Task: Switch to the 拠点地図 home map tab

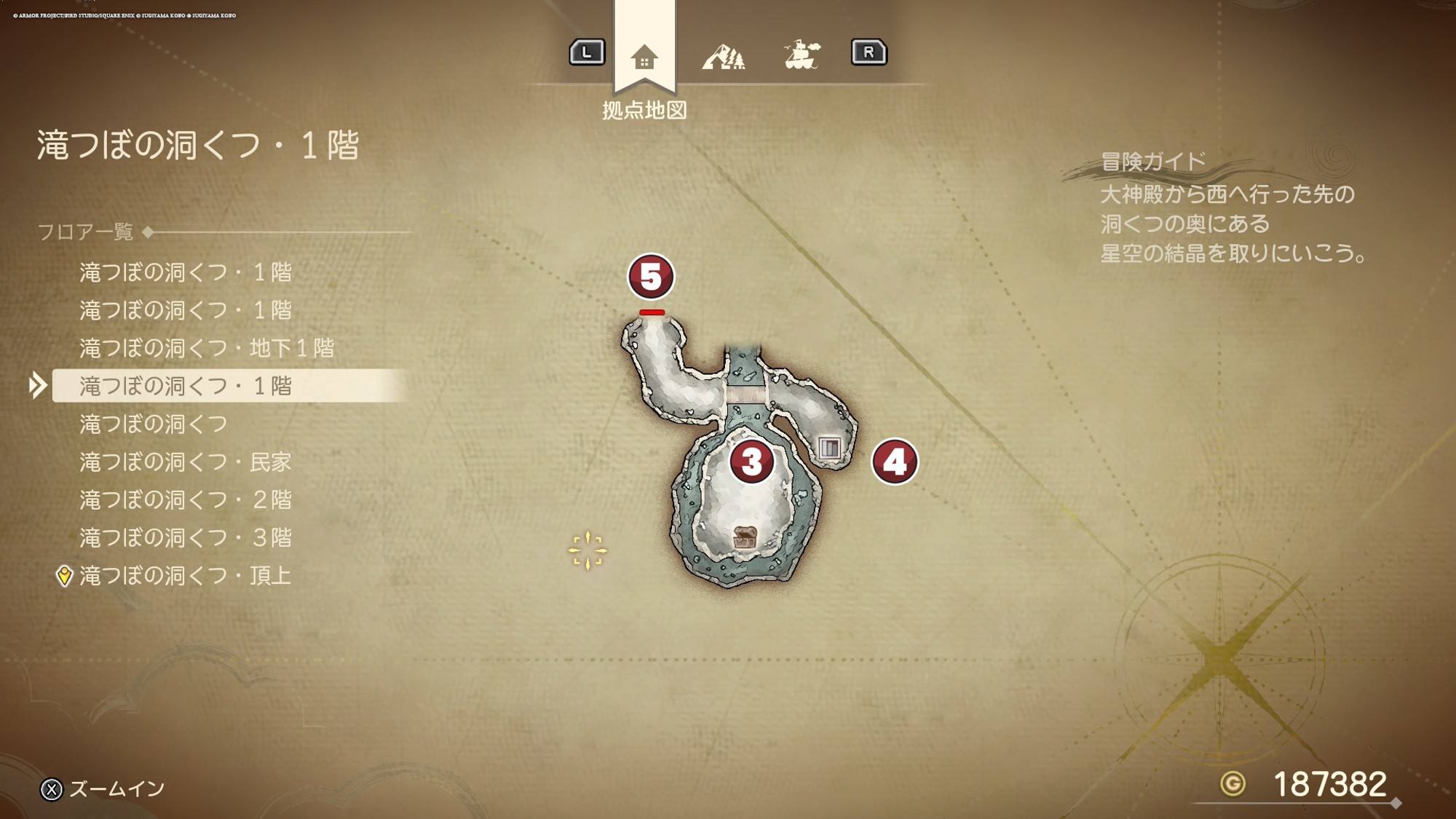Action: (x=644, y=56)
